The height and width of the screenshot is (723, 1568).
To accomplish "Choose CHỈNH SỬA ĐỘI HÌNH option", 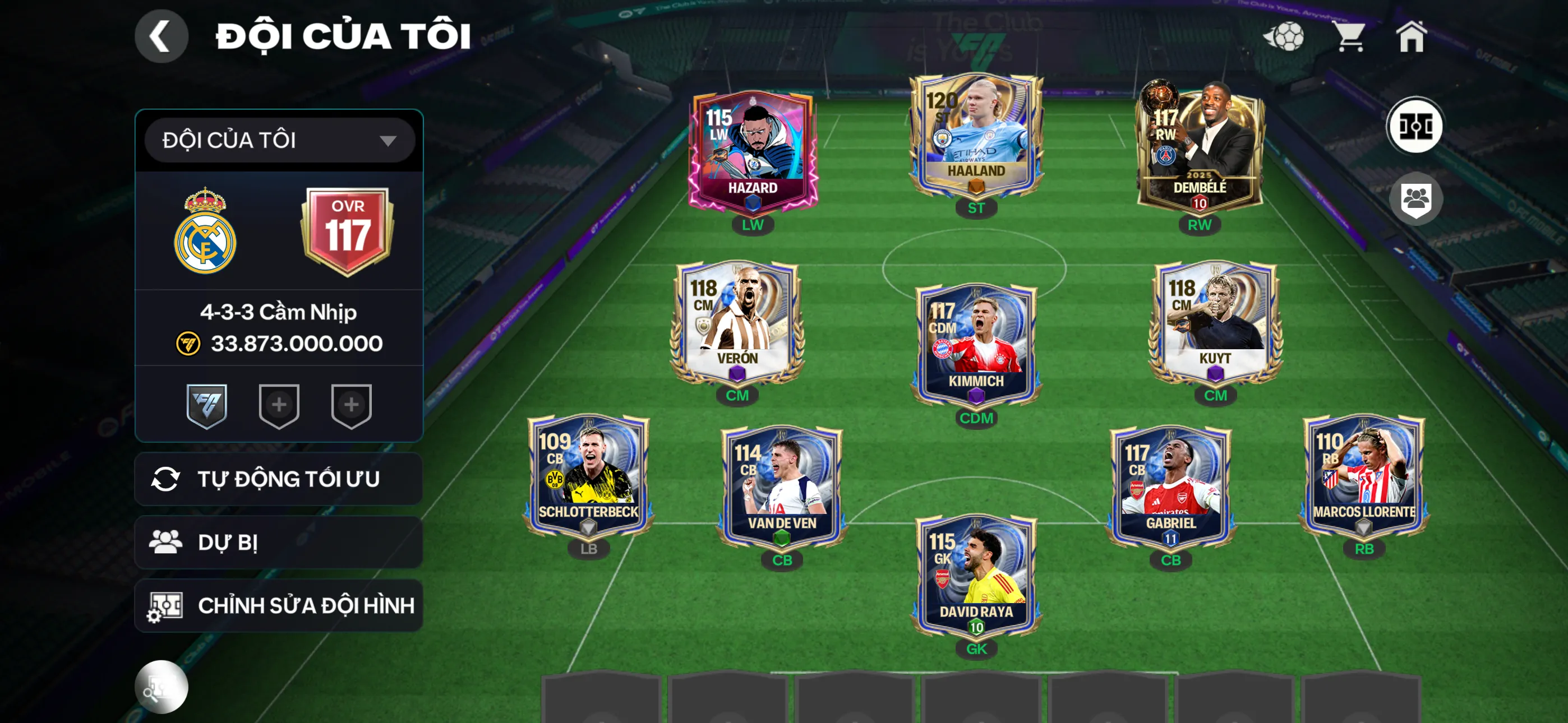I will [279, 605].
